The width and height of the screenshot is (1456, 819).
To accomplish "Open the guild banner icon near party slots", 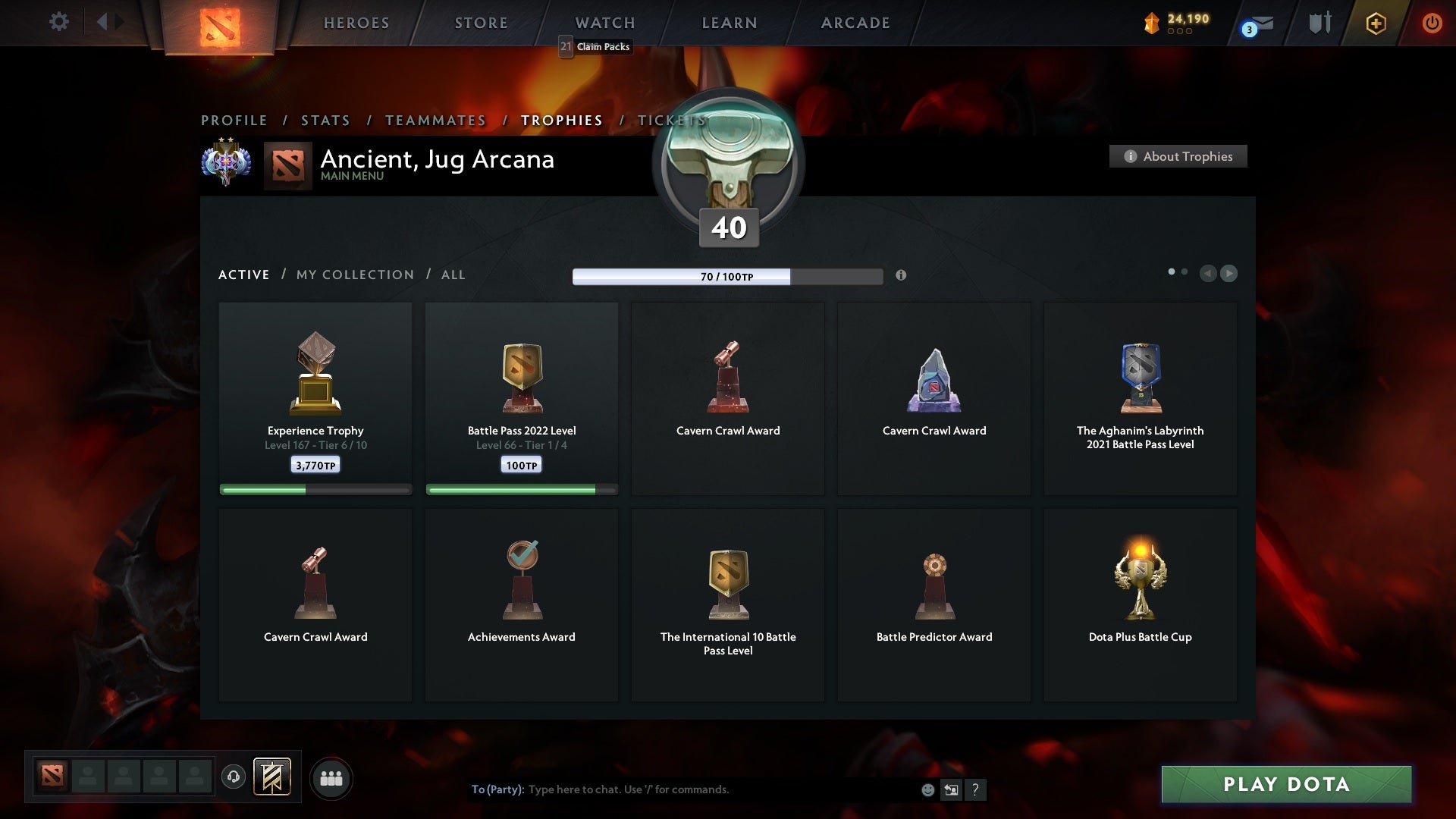I will click(x=274, y=778).
